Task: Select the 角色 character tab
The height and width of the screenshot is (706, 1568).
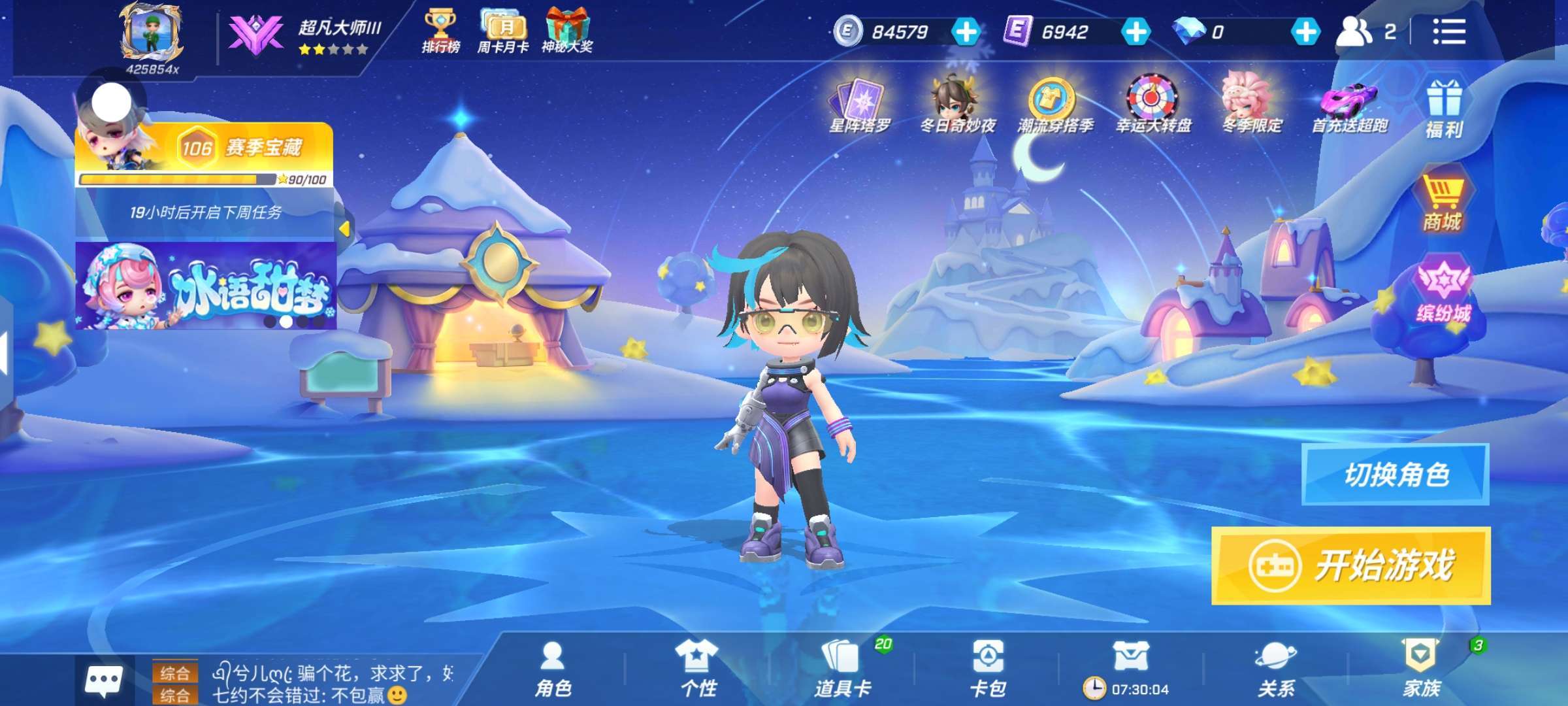Action: tap(553, 669)
